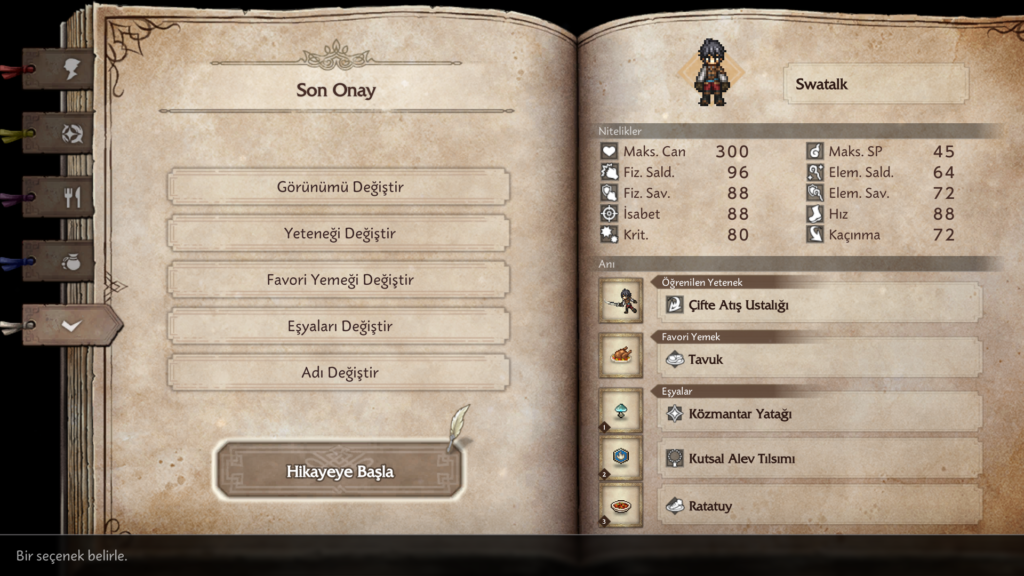
Task: Open the compass symbol bookmark tab
Action: 72,133
